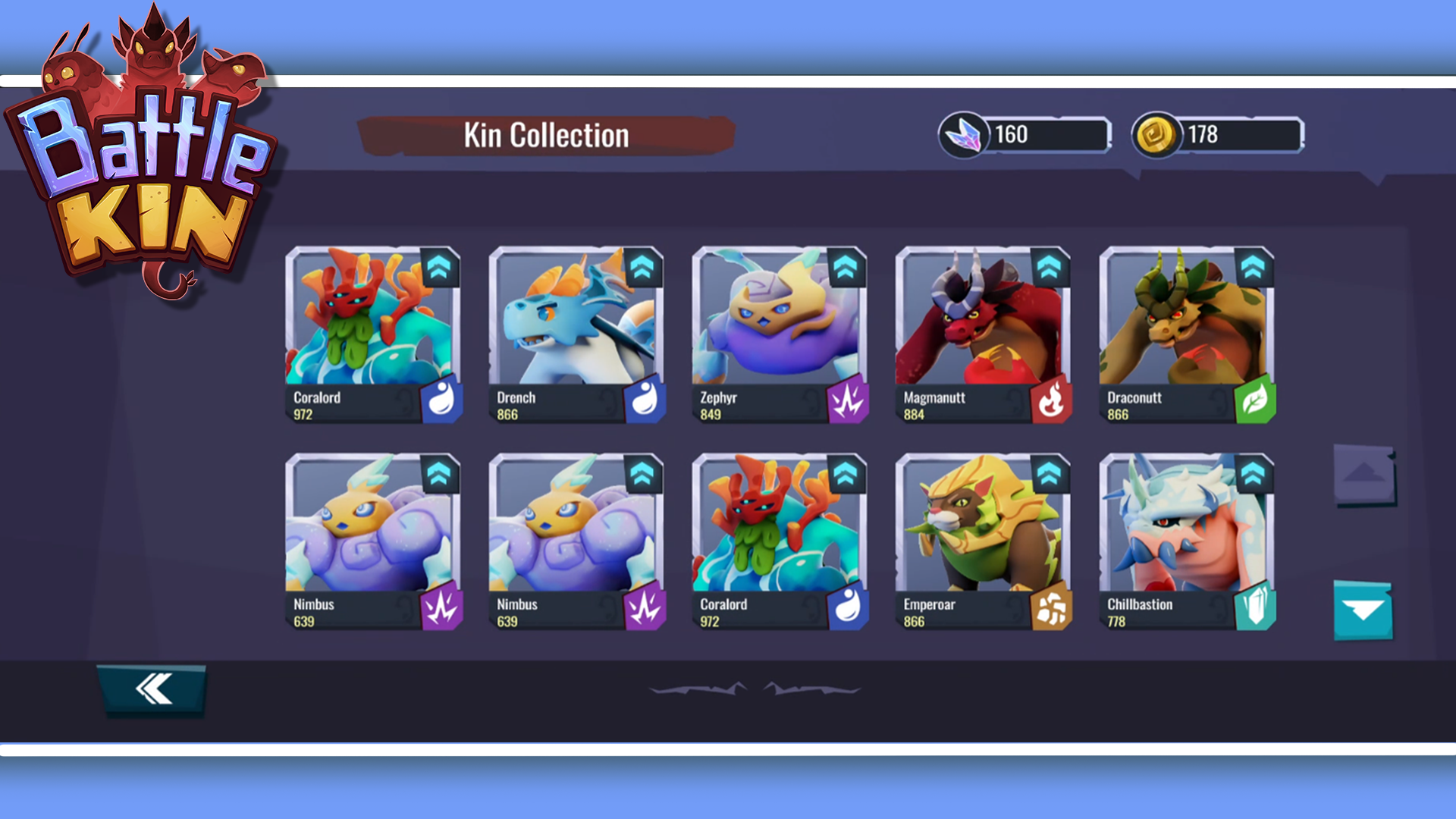Click the crystal shard currency icon
1456x819 pixels.
(965, 135)
